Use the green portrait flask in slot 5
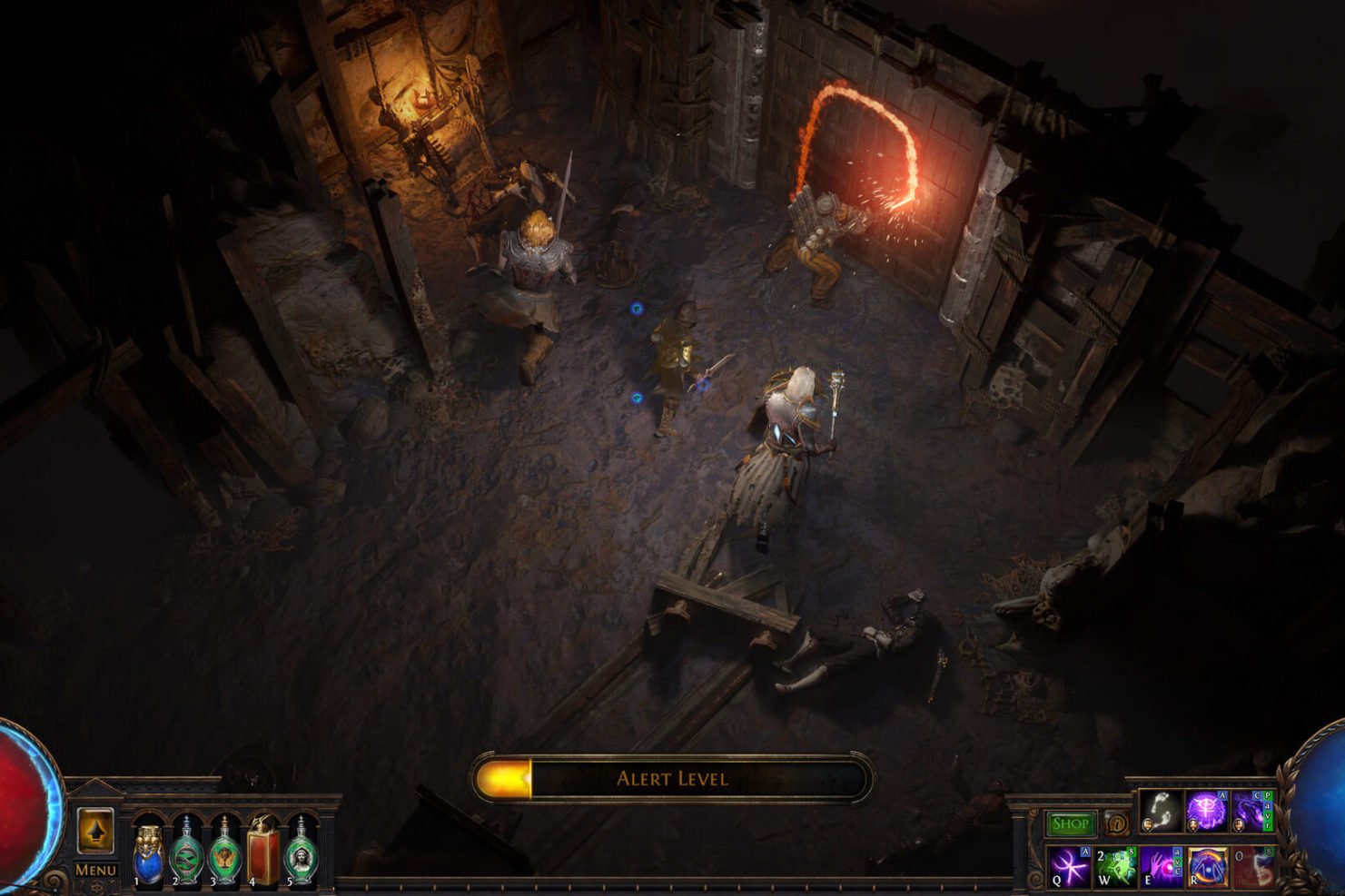This screenshot has height=896, width=1345. [301, 853]
